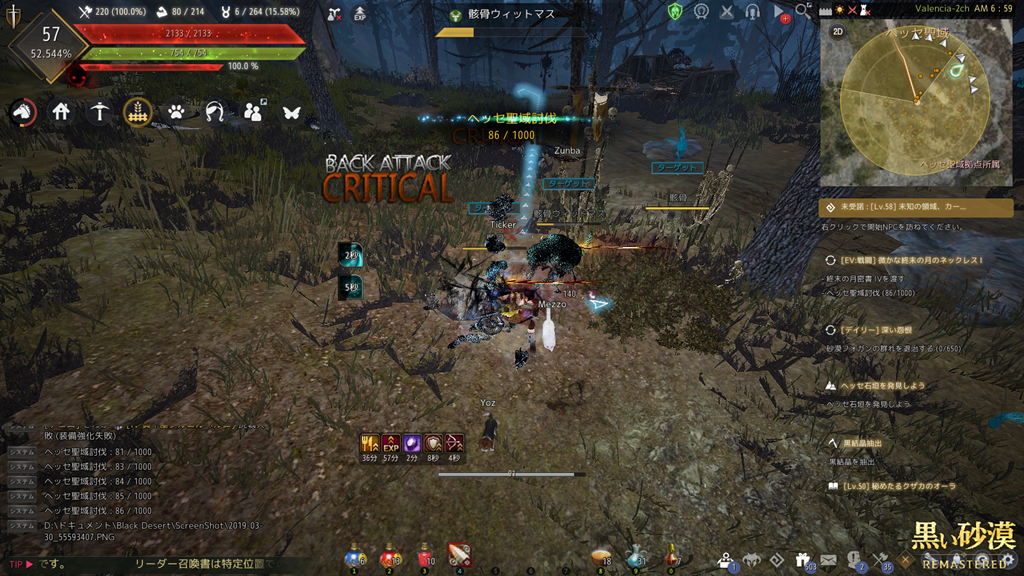The height and width of the screenshot is (576, 1024).
Task: Select the sword skill icon in slot 4
Action: (459, 557)
